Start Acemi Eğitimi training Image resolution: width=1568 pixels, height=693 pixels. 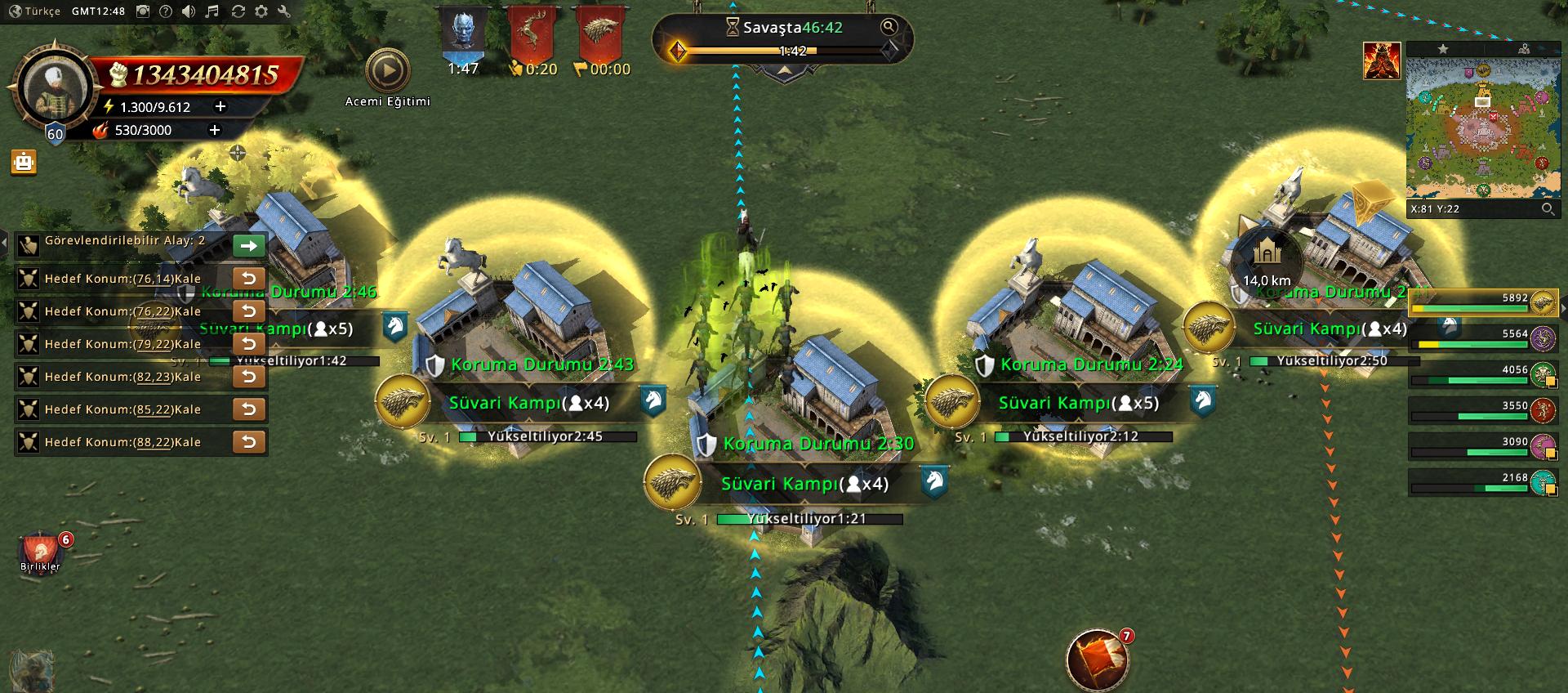tap(387, 72)
